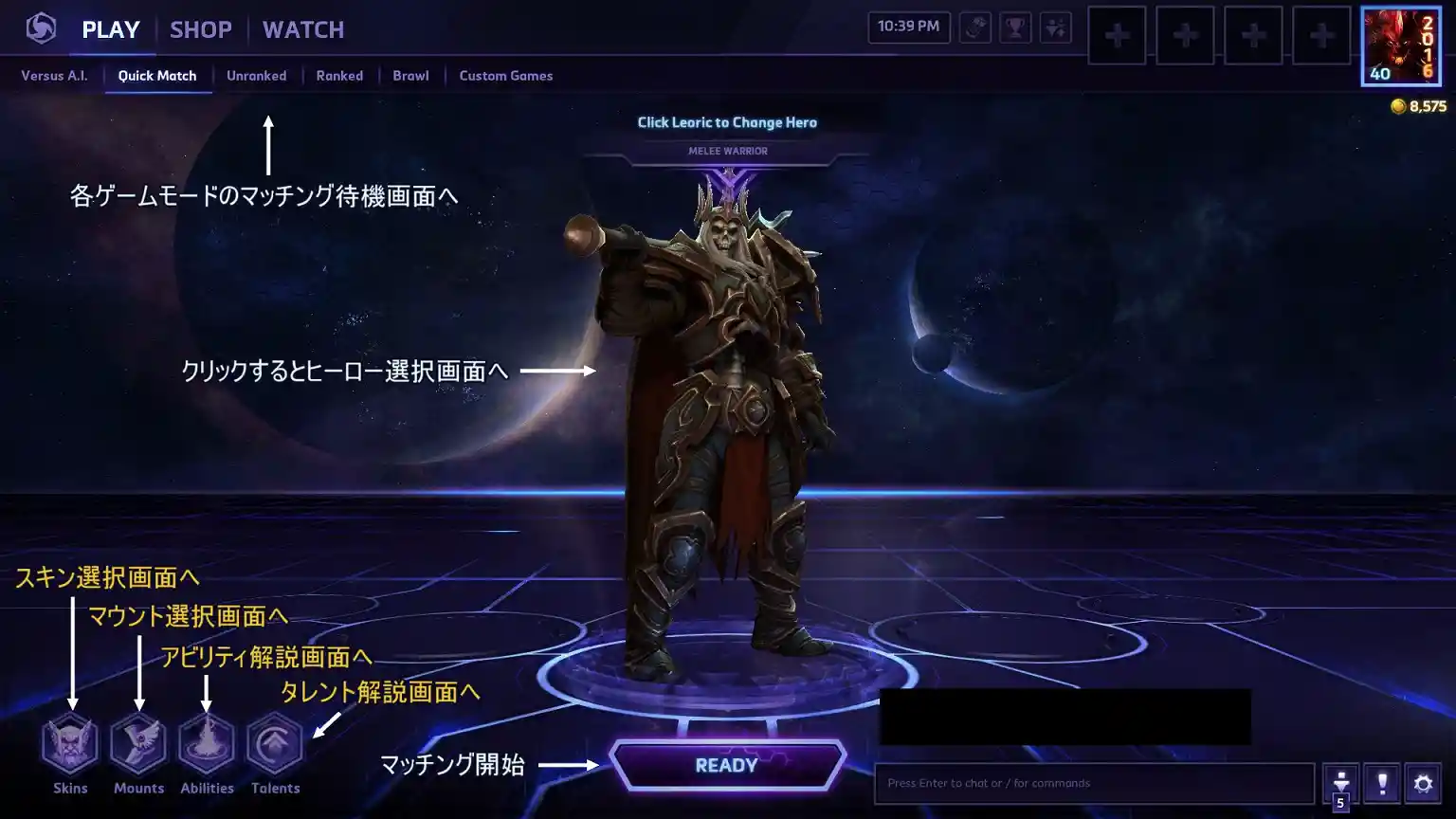Show the hero Abilities

[x=207, y=745]
